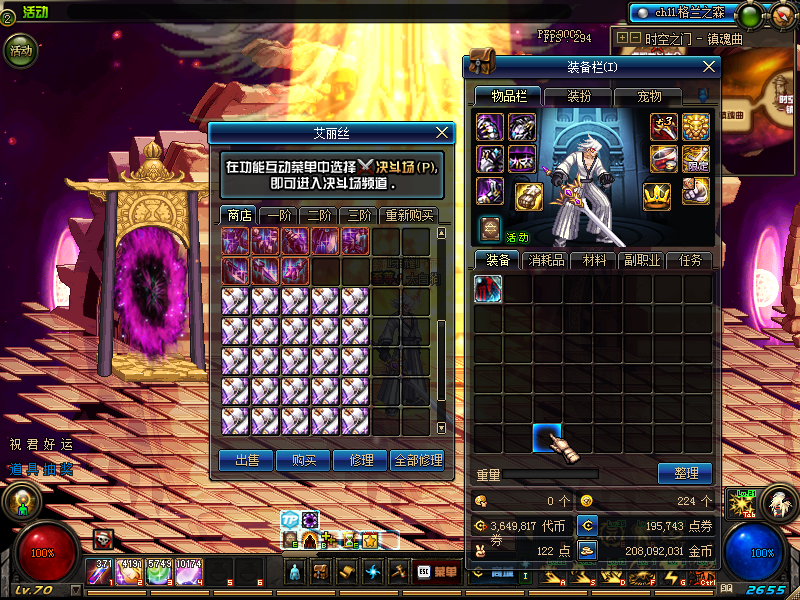The image size is (800, 600).
Task: Switch to the 一阶 shop tab
Action: pos(277,215)
